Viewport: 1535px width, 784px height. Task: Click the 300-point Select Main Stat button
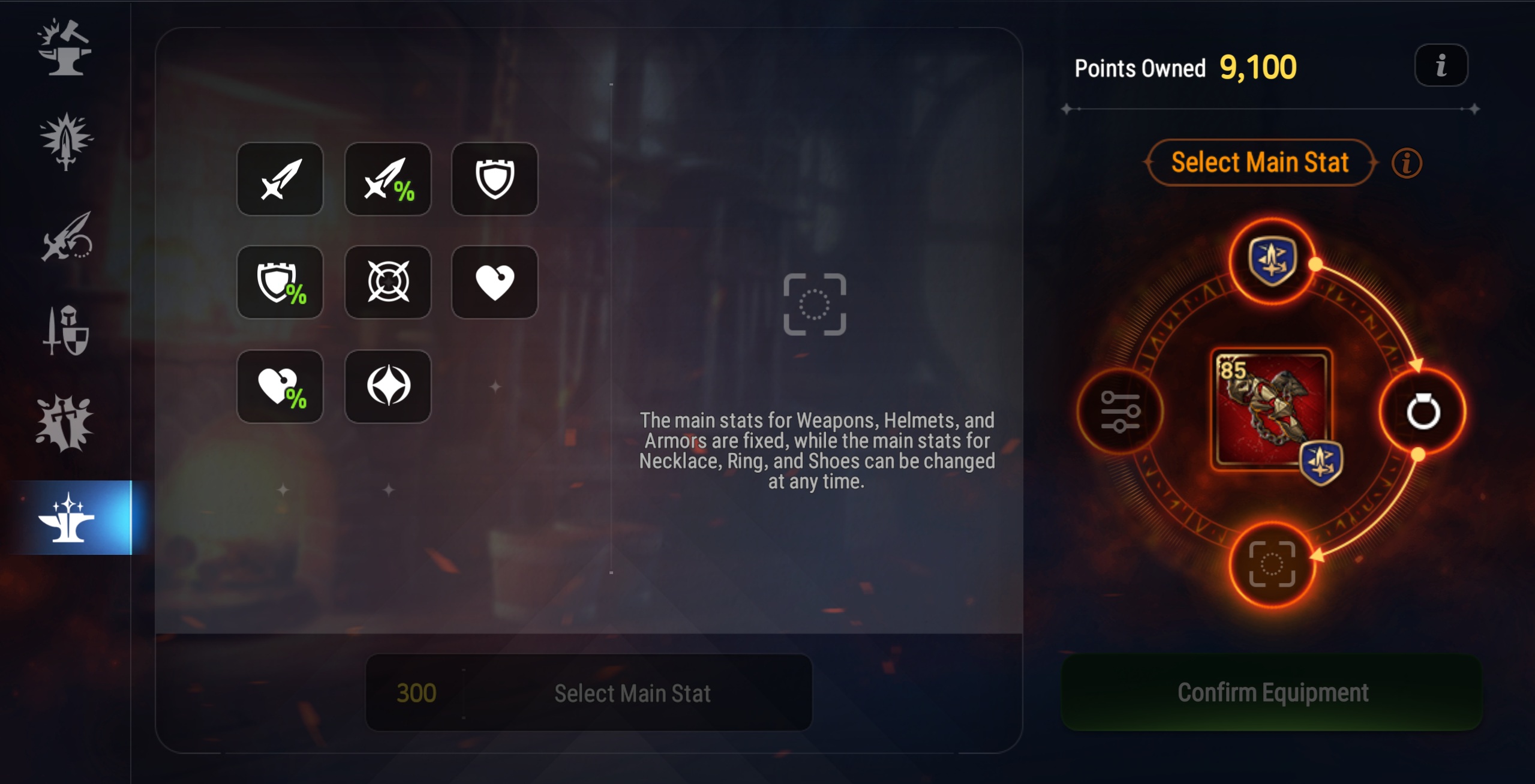588,693
